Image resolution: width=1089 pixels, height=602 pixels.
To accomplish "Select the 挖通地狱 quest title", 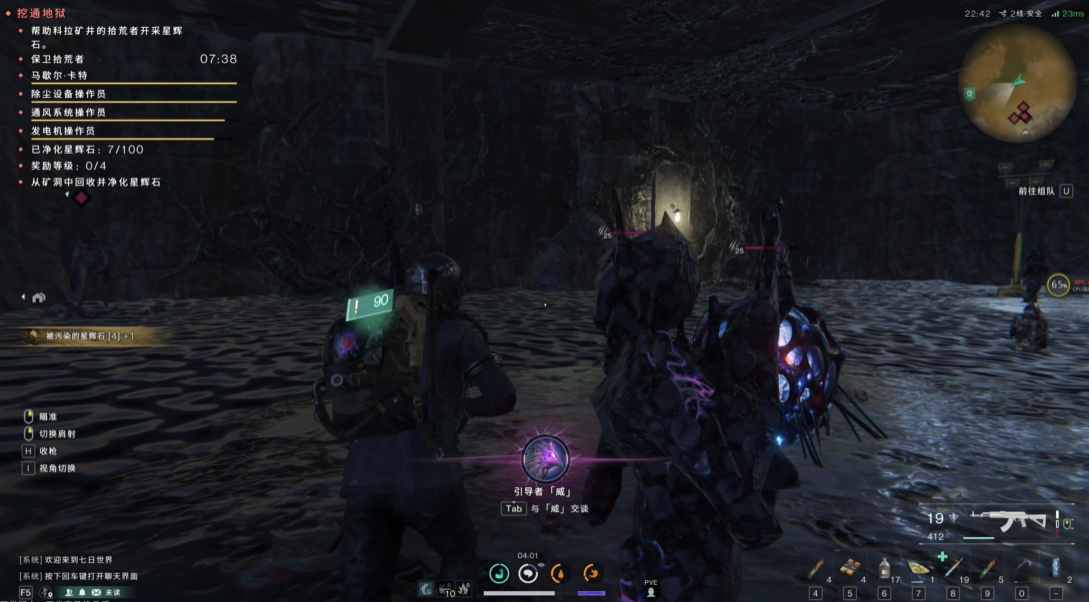I will tap(41, 13).
